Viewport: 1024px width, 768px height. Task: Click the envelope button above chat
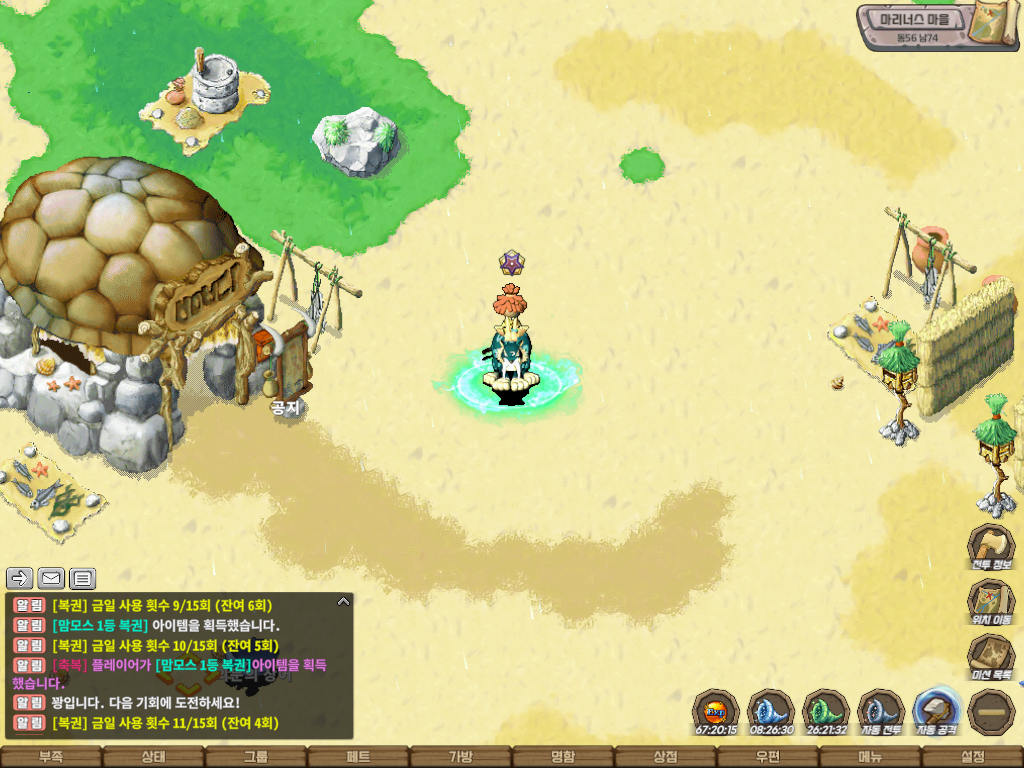pos(51,578)
